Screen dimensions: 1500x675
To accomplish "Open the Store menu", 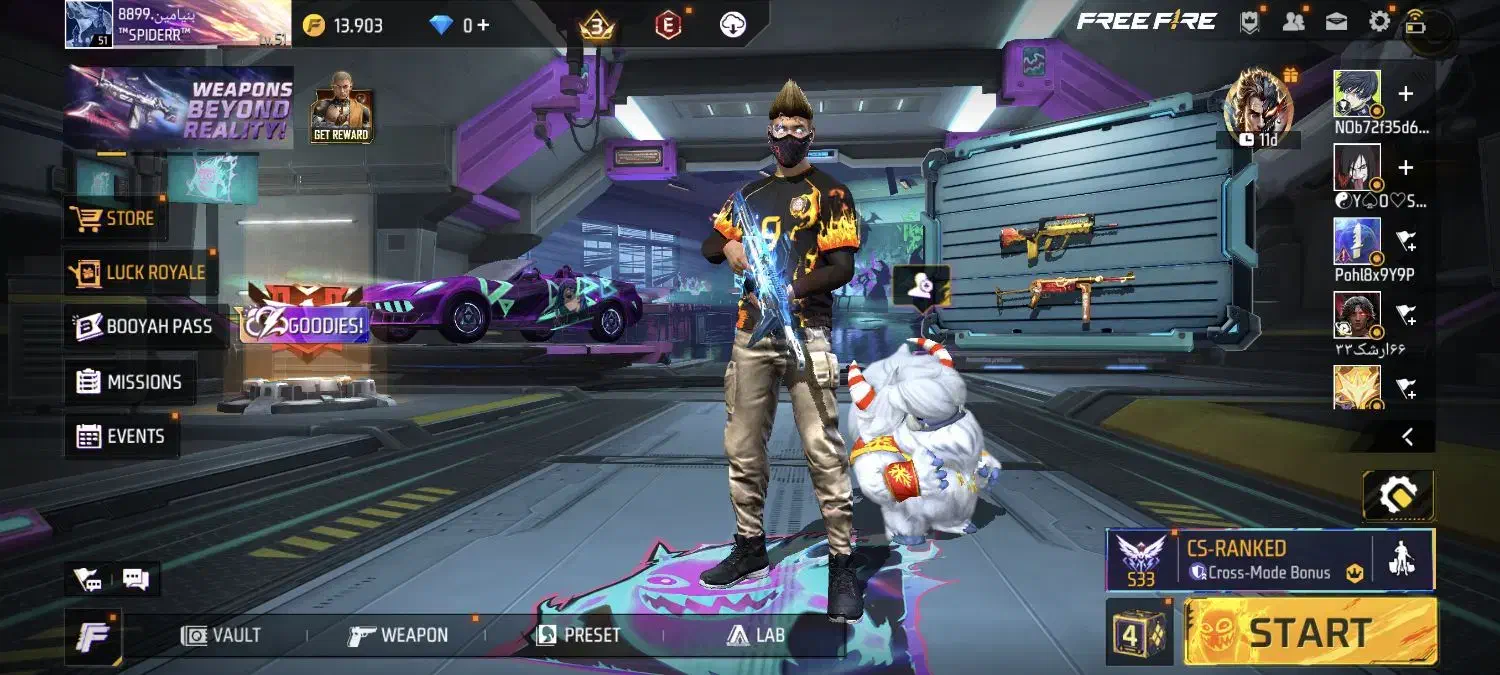I will 115,218.
